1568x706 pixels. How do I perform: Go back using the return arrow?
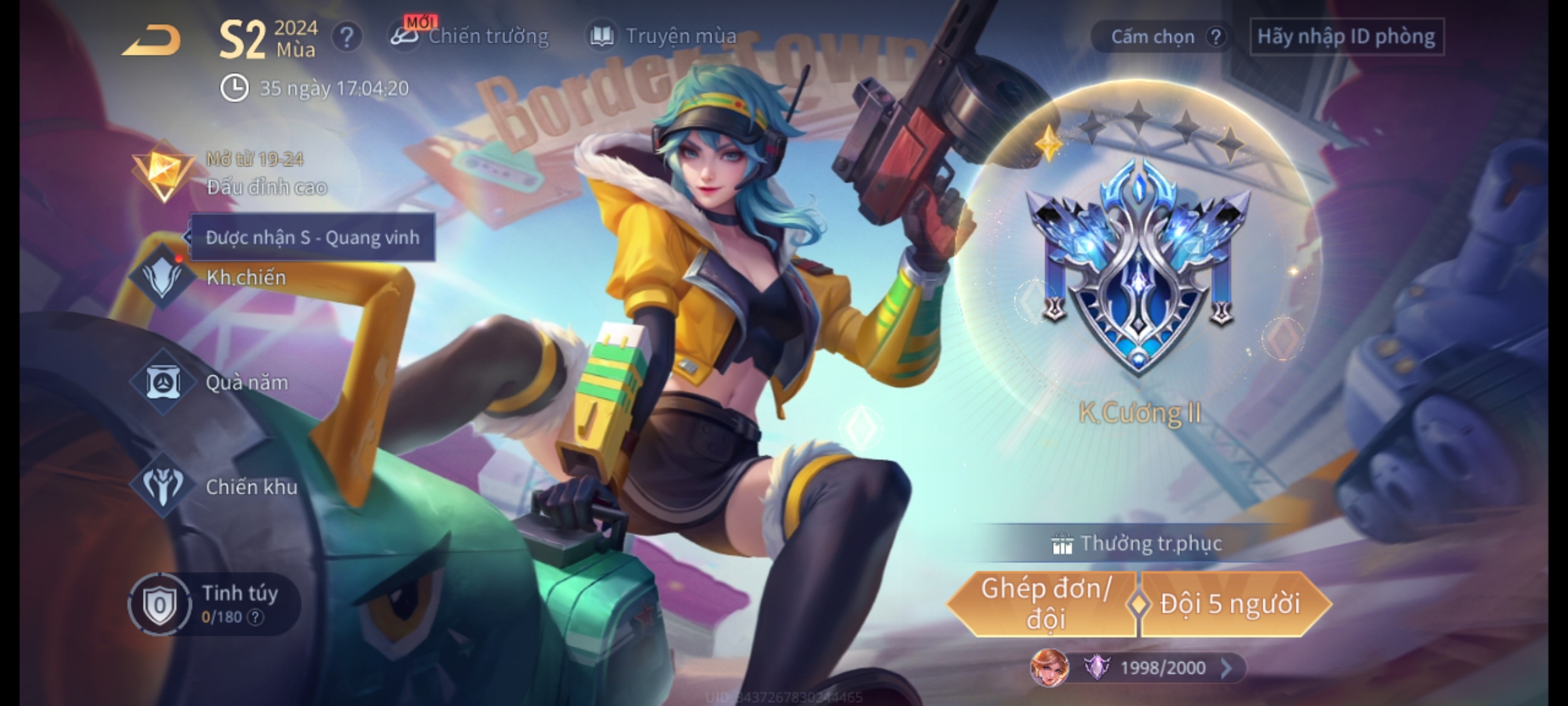point(151,41)
